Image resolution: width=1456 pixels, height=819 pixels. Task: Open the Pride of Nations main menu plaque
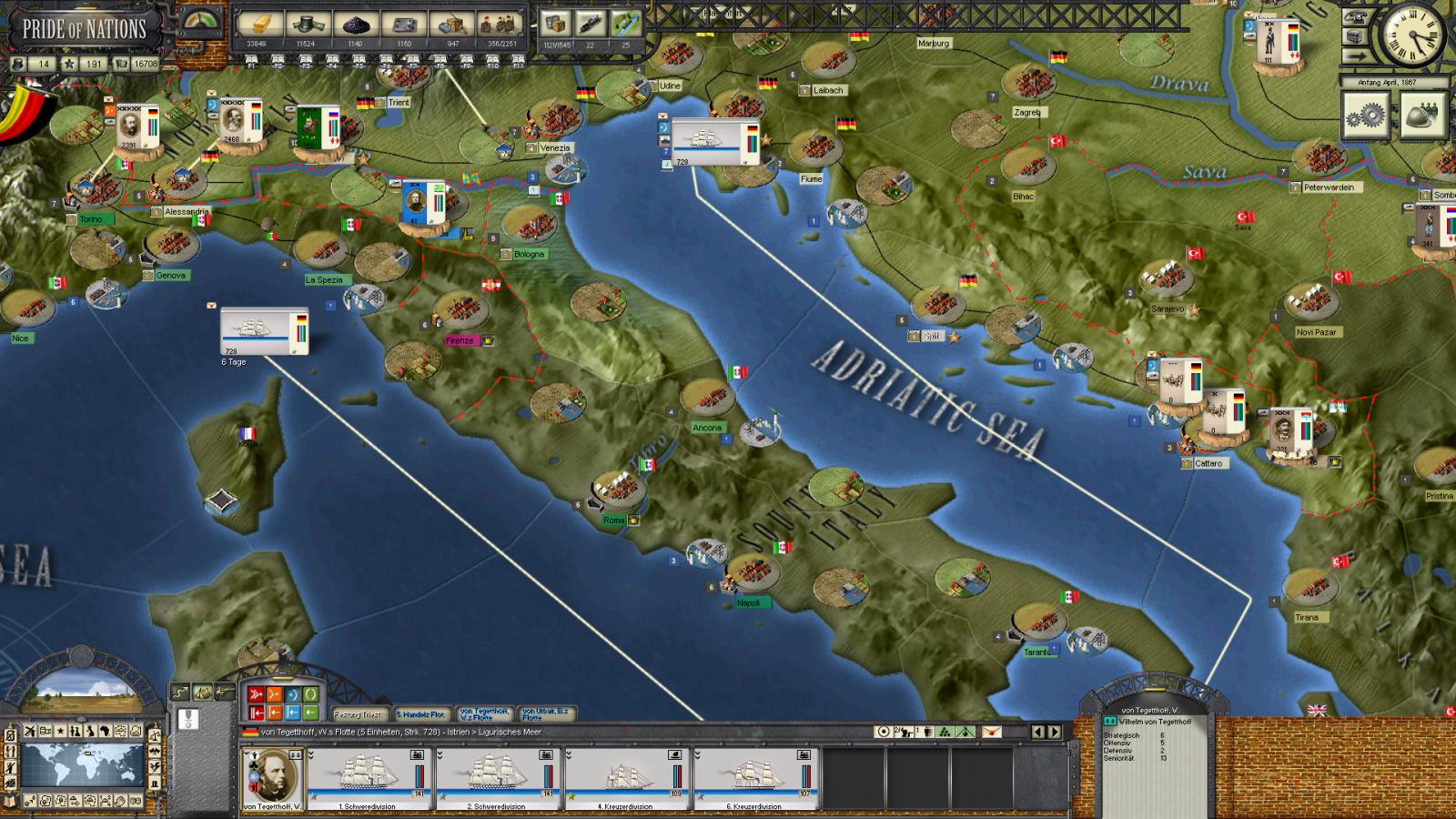tap(84, 29)
